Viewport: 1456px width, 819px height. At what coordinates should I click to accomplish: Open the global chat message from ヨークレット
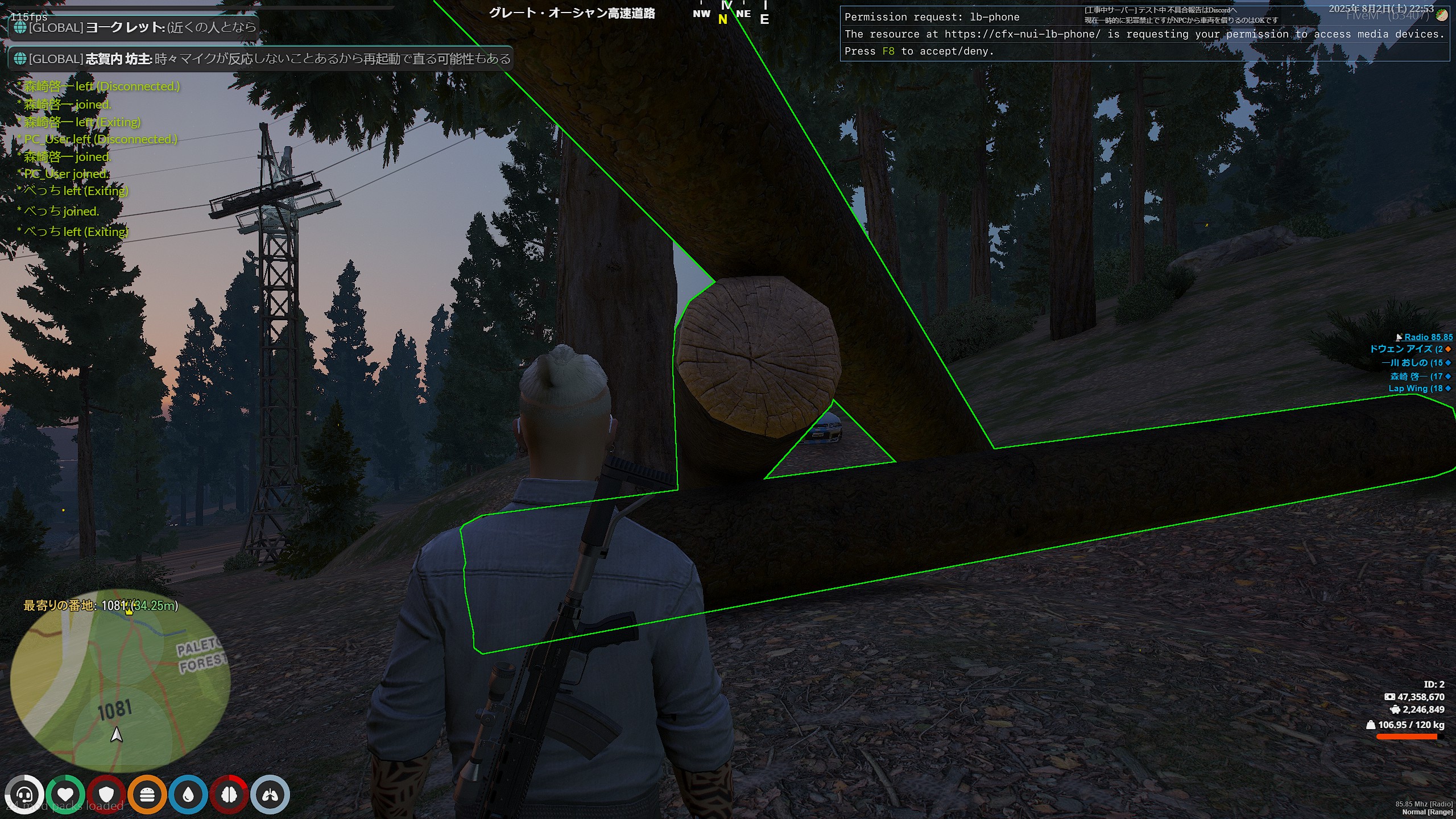(134, 27)
